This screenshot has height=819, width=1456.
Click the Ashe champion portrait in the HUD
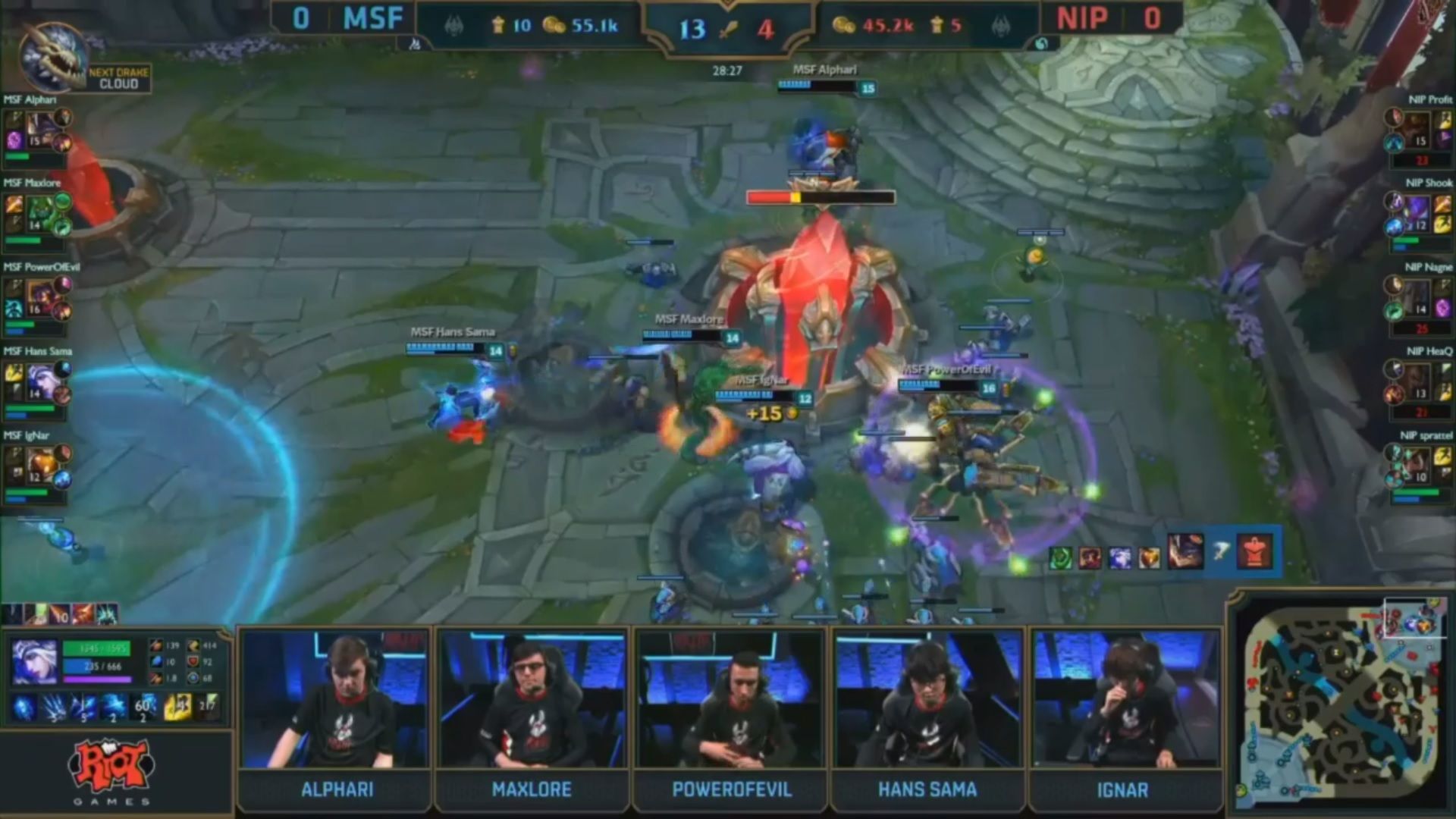[x=34, y=662]
